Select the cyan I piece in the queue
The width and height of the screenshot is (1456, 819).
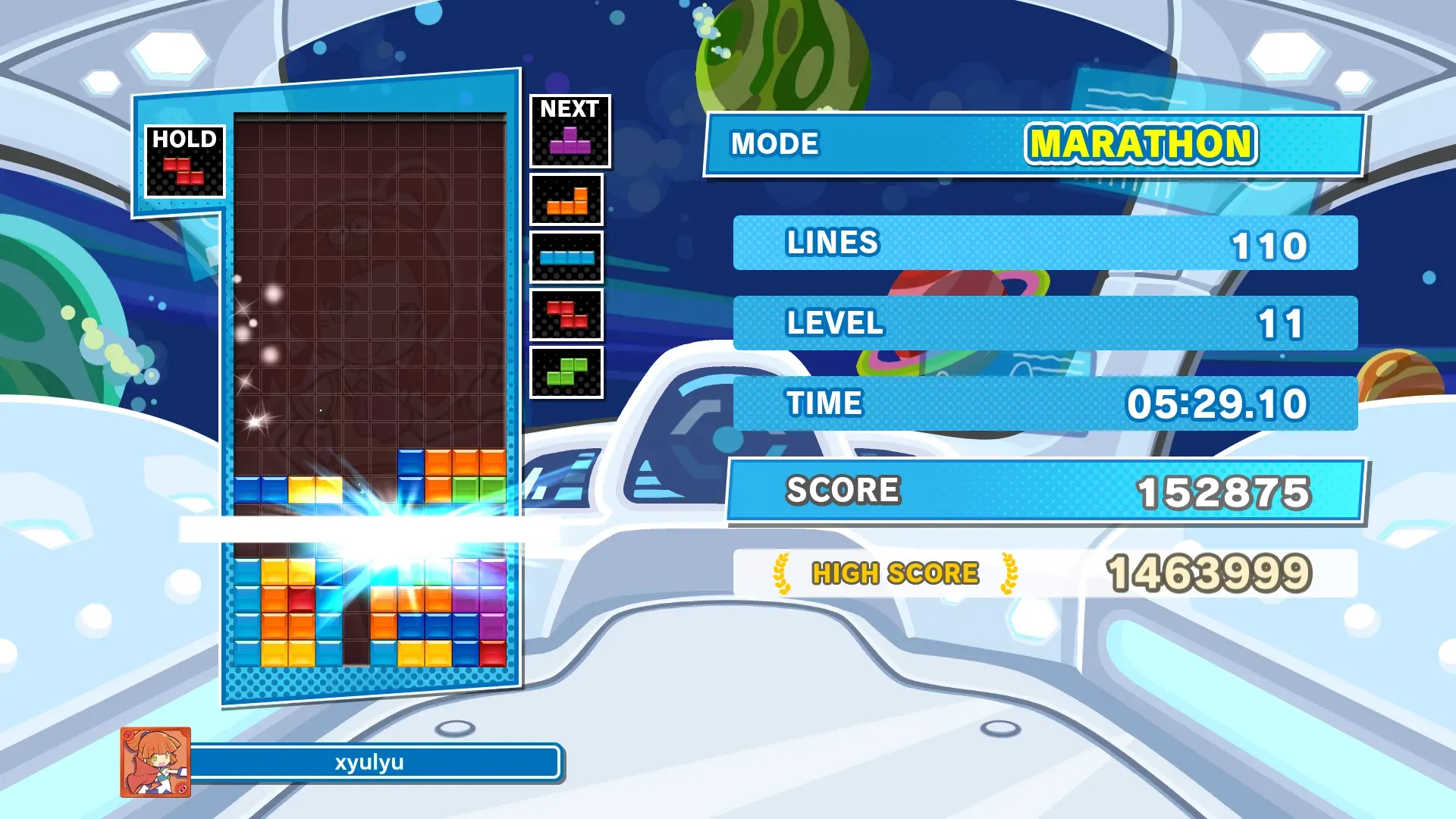566,258
